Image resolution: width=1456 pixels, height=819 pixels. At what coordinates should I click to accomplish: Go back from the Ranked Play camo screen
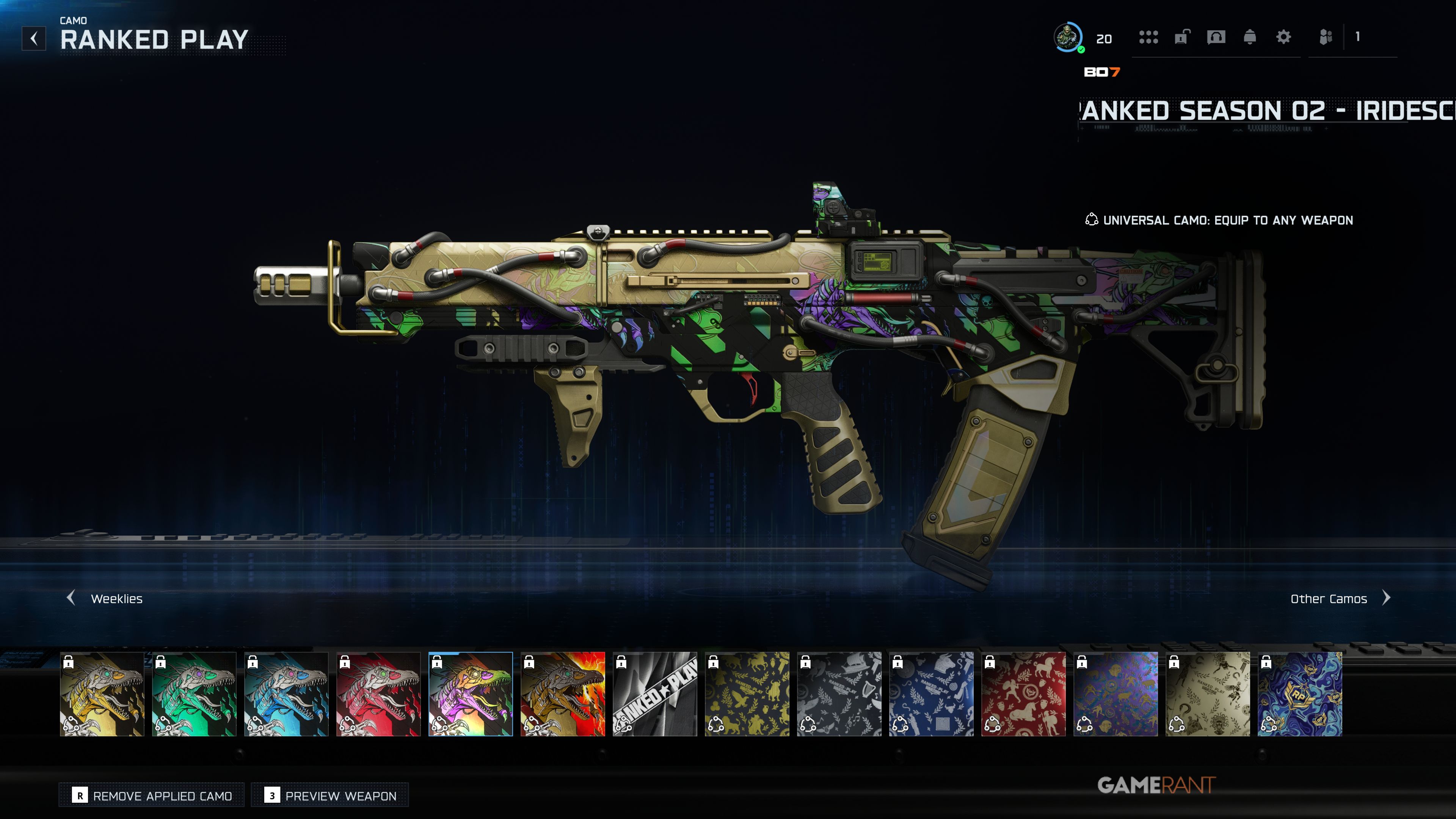coord(34,38)
